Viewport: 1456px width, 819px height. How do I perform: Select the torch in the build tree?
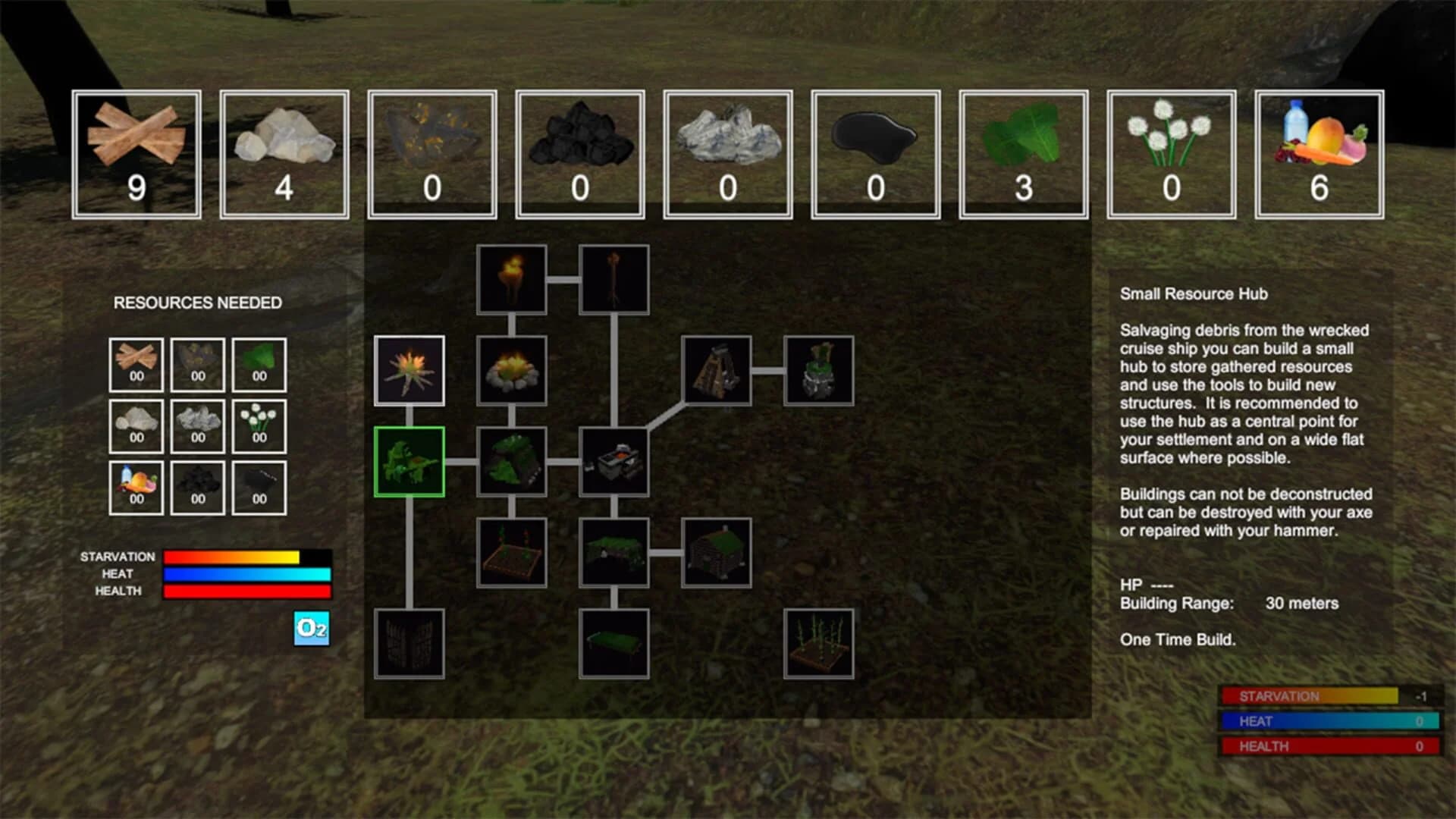[511, 281]
